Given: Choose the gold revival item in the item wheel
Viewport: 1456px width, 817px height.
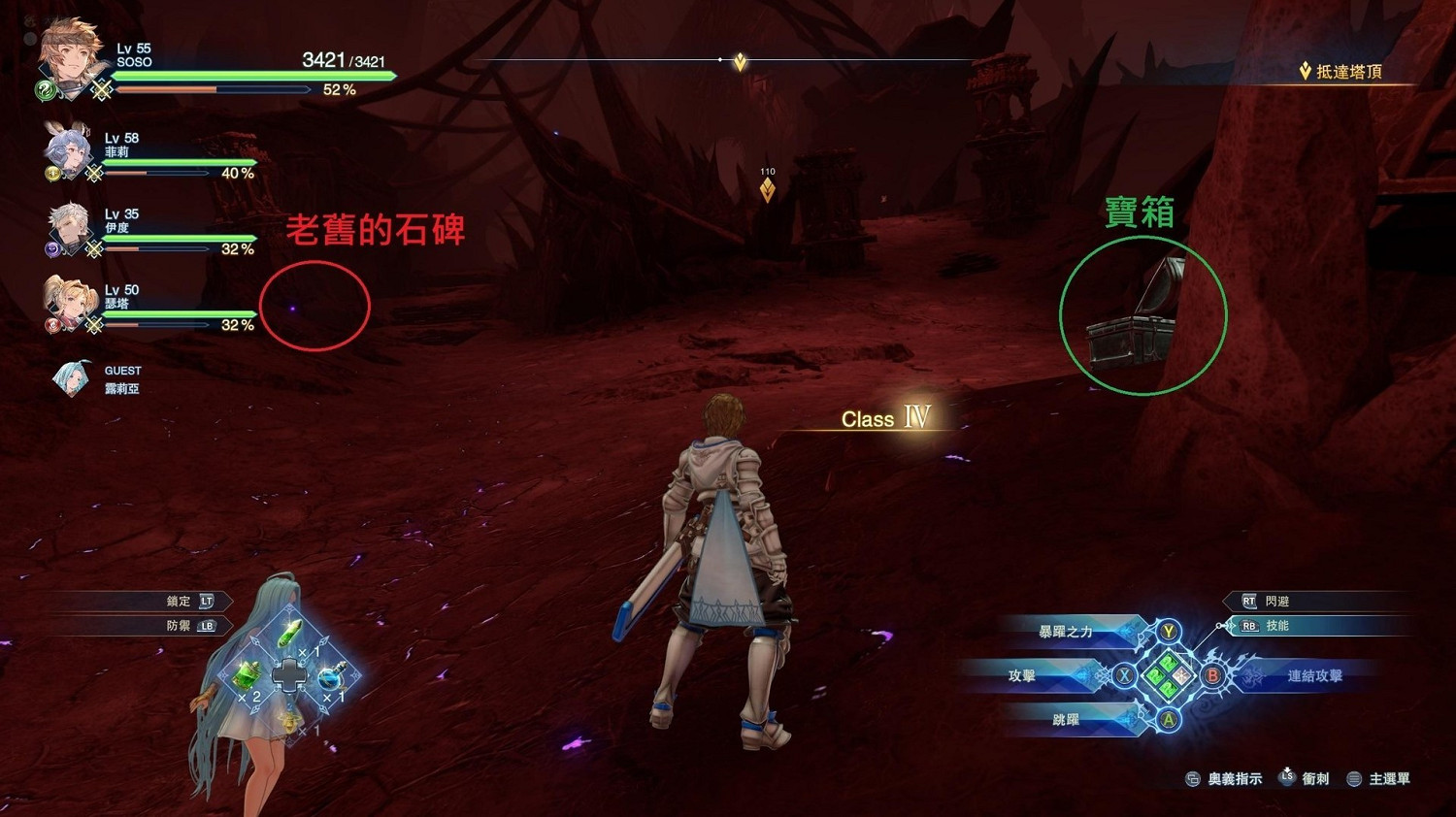Looking at the screenshot, I should [291, 723].
